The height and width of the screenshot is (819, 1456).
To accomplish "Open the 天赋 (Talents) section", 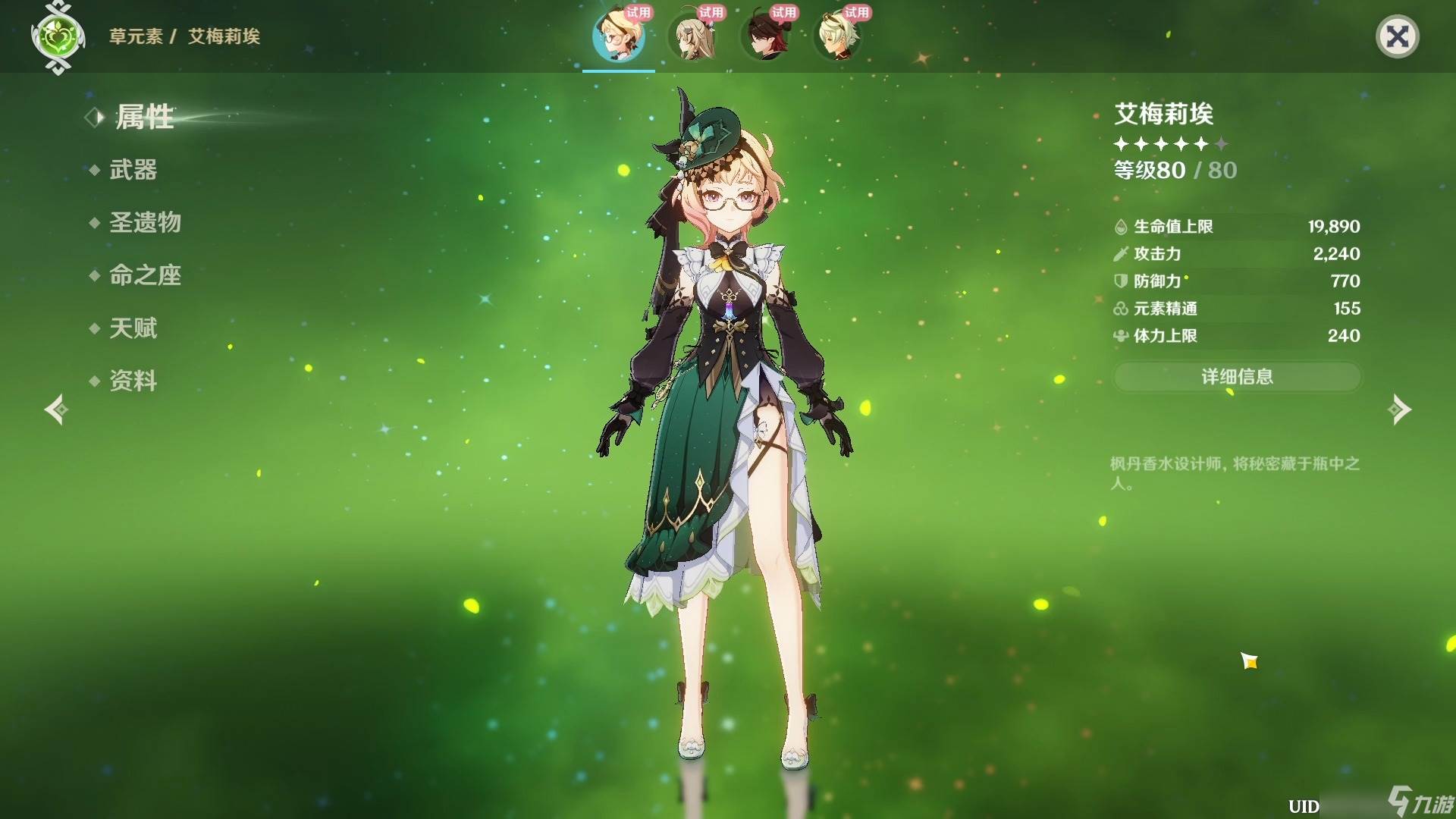I will coord(133,328).
